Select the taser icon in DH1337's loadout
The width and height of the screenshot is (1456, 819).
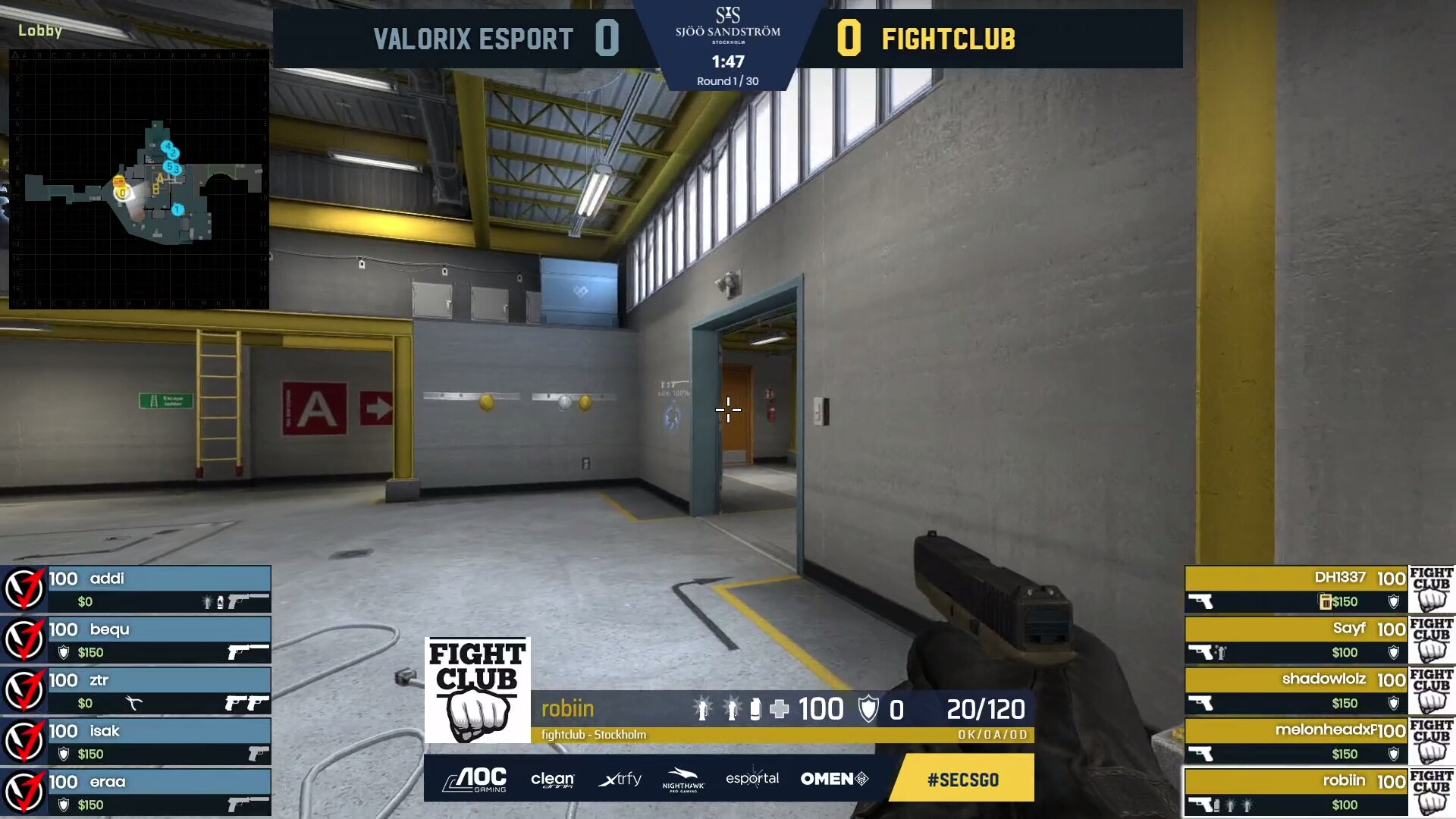(x=1325, y=601)
